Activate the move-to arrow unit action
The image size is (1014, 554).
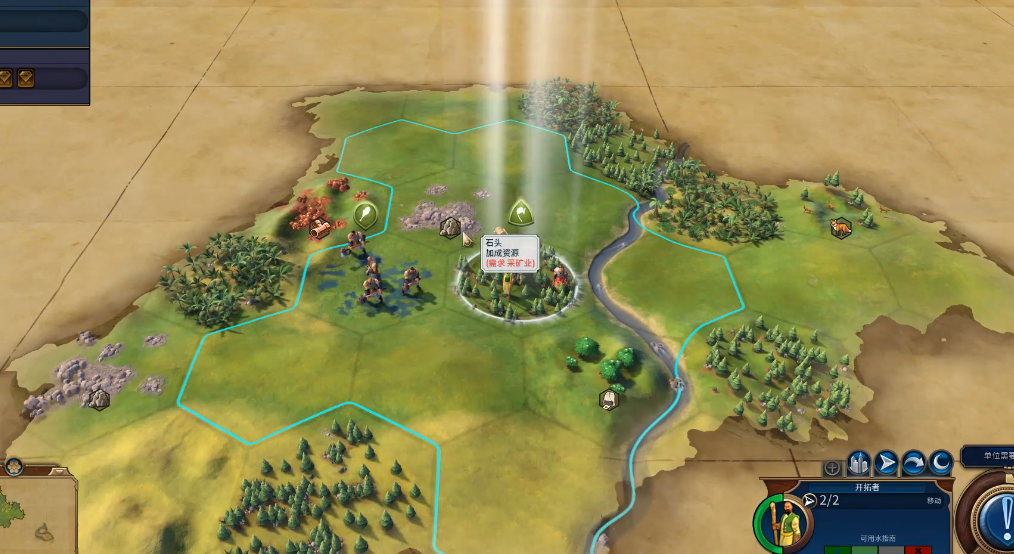point(886,464)
